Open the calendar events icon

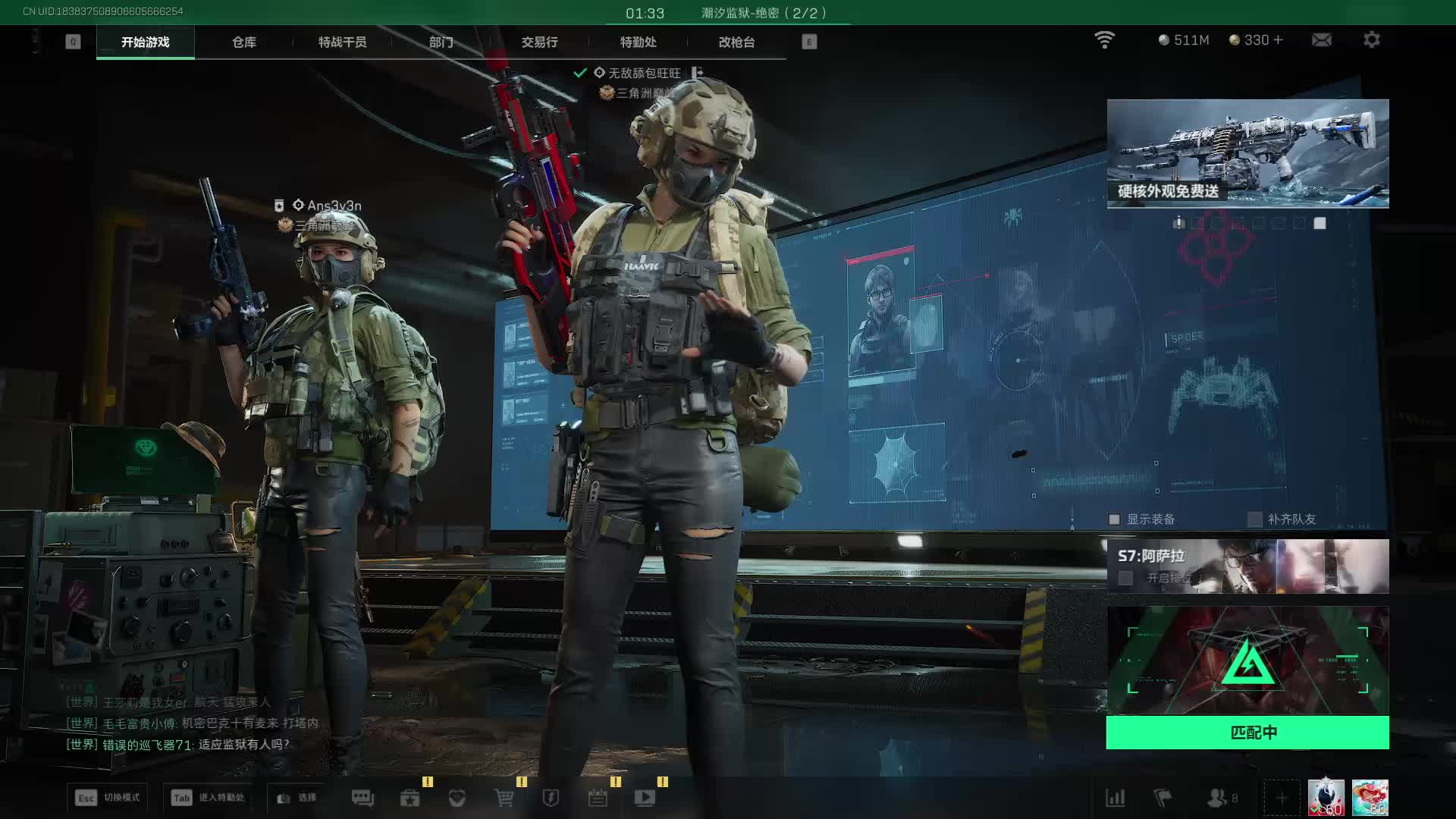[598, 798]
